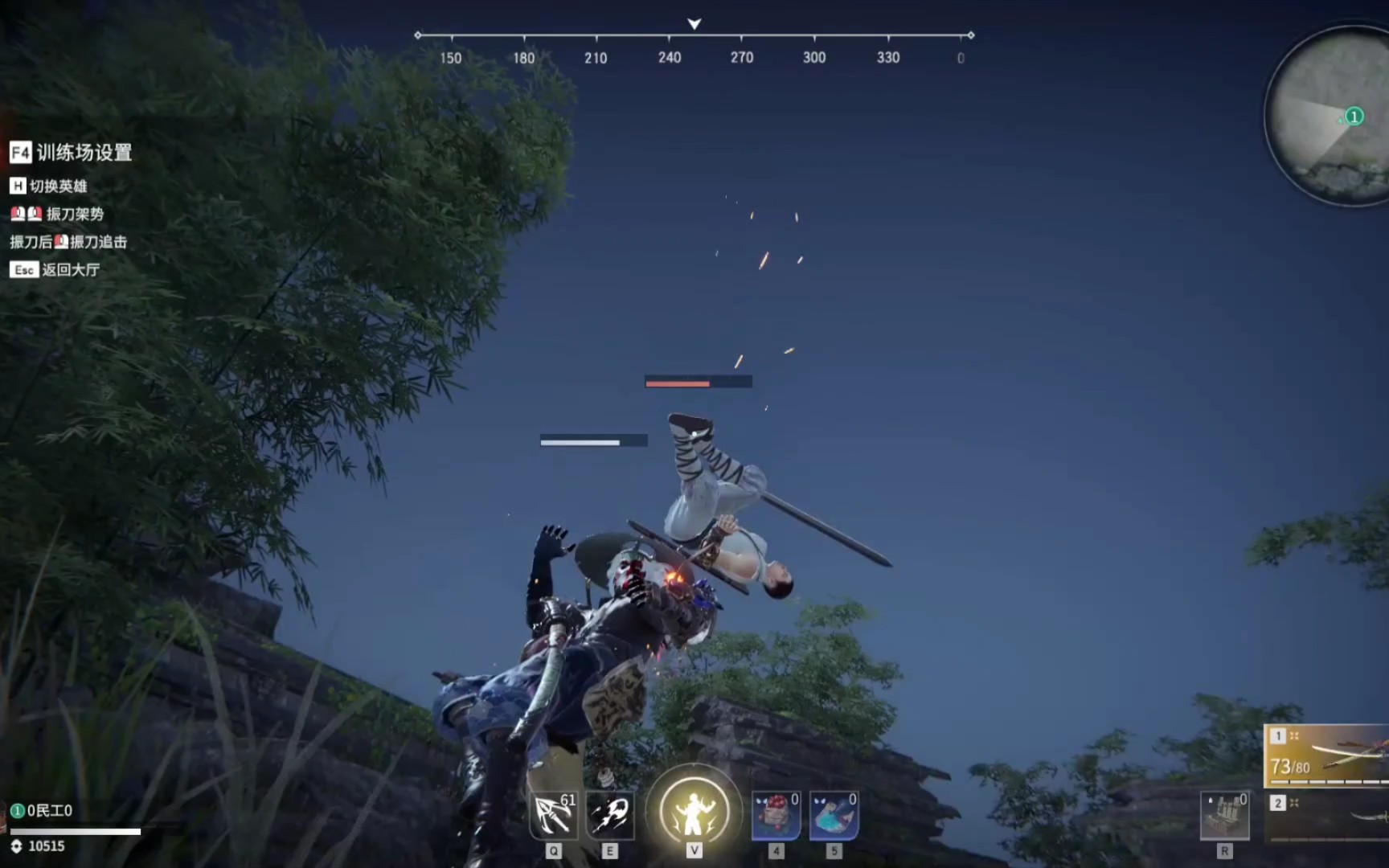This screenshot has height=868, width=1389.
Task: Toggle the expand icon on weapon slot 1
Action: (1294, 735)
